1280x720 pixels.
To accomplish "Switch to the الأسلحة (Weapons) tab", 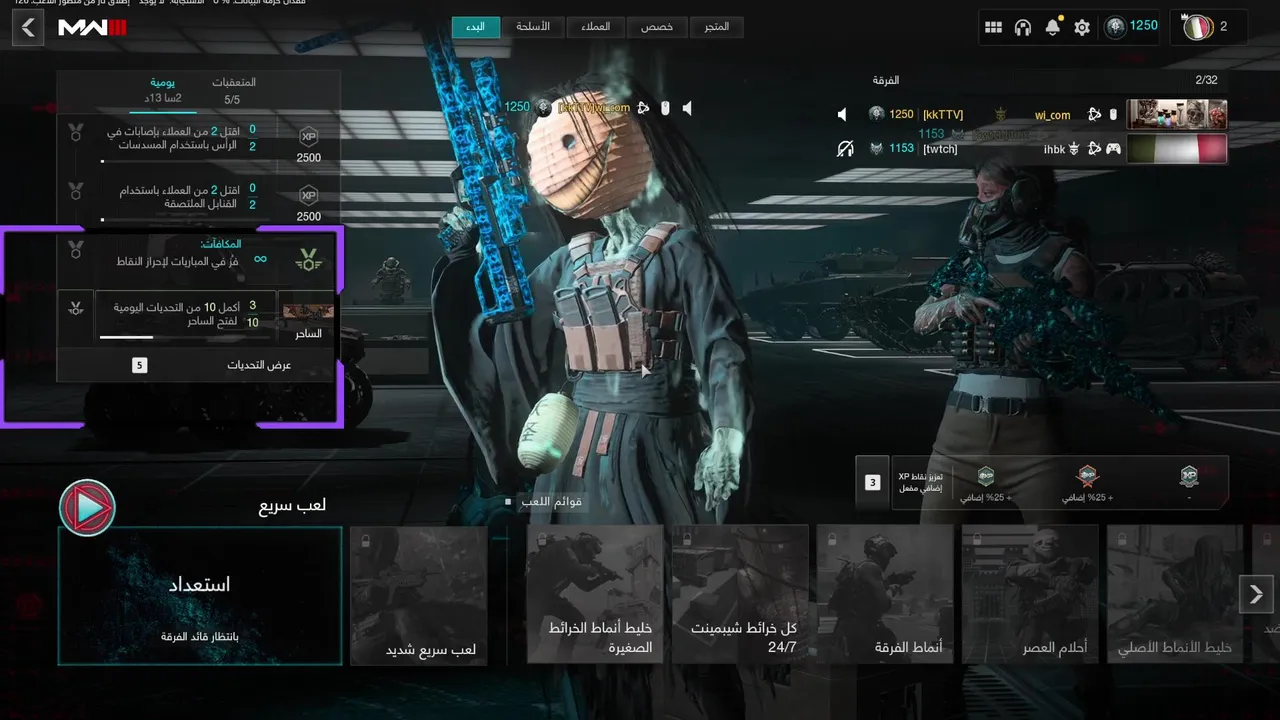I will [532, 27].
